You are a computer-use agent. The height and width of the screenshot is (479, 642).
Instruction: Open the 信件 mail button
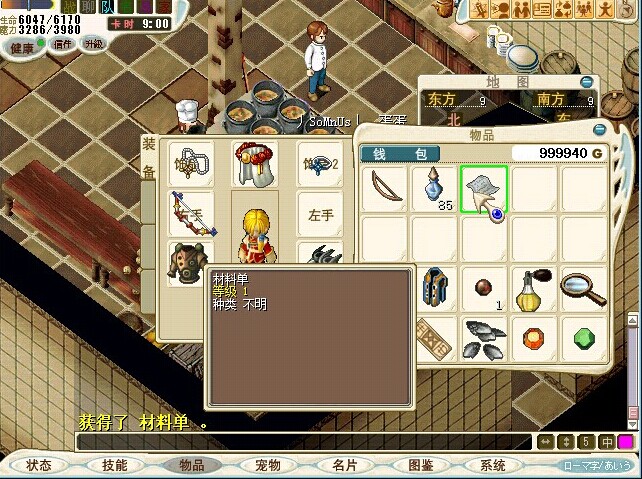tap(64, 44)
